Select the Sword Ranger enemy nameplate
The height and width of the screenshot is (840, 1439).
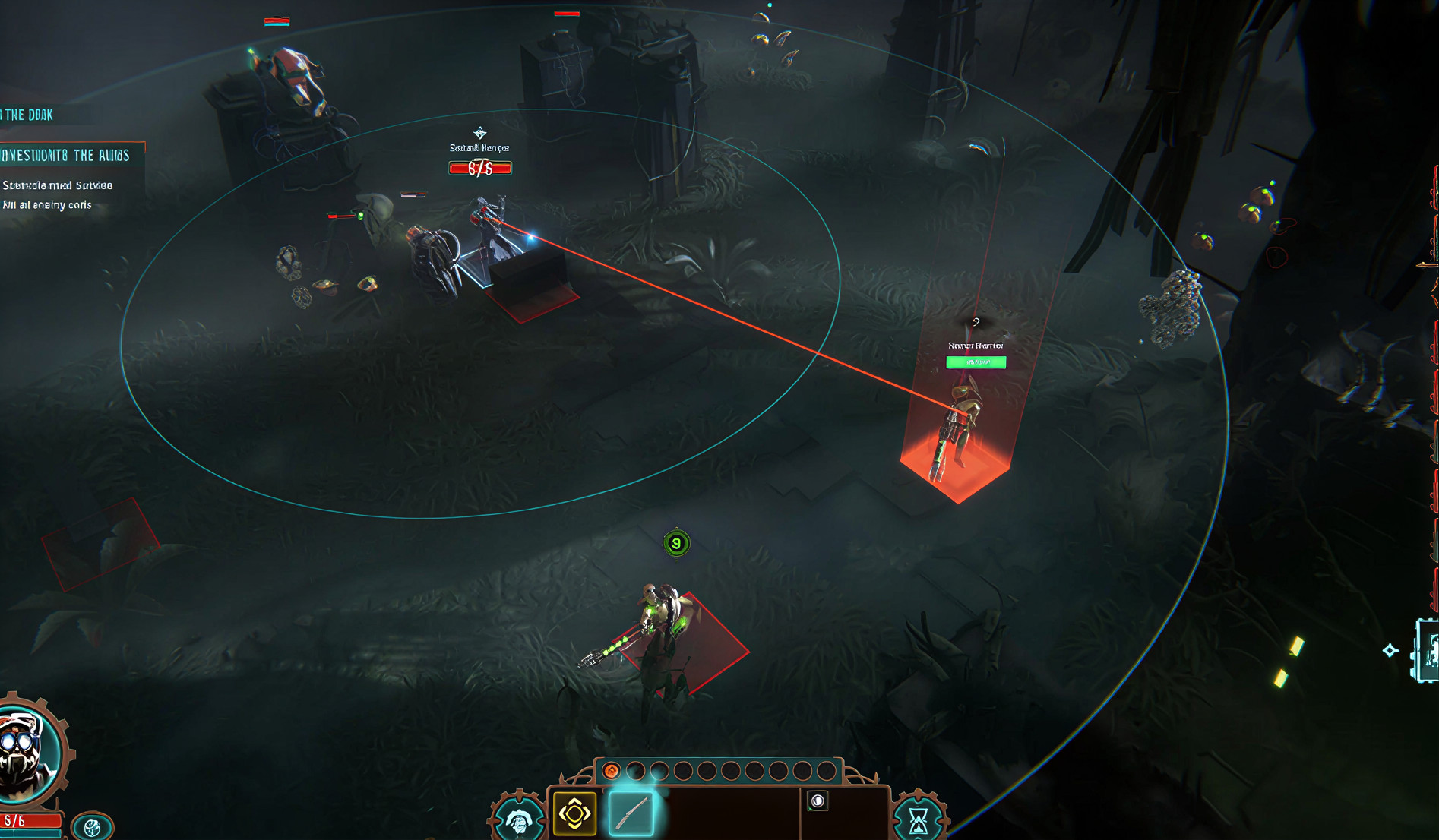479,147
